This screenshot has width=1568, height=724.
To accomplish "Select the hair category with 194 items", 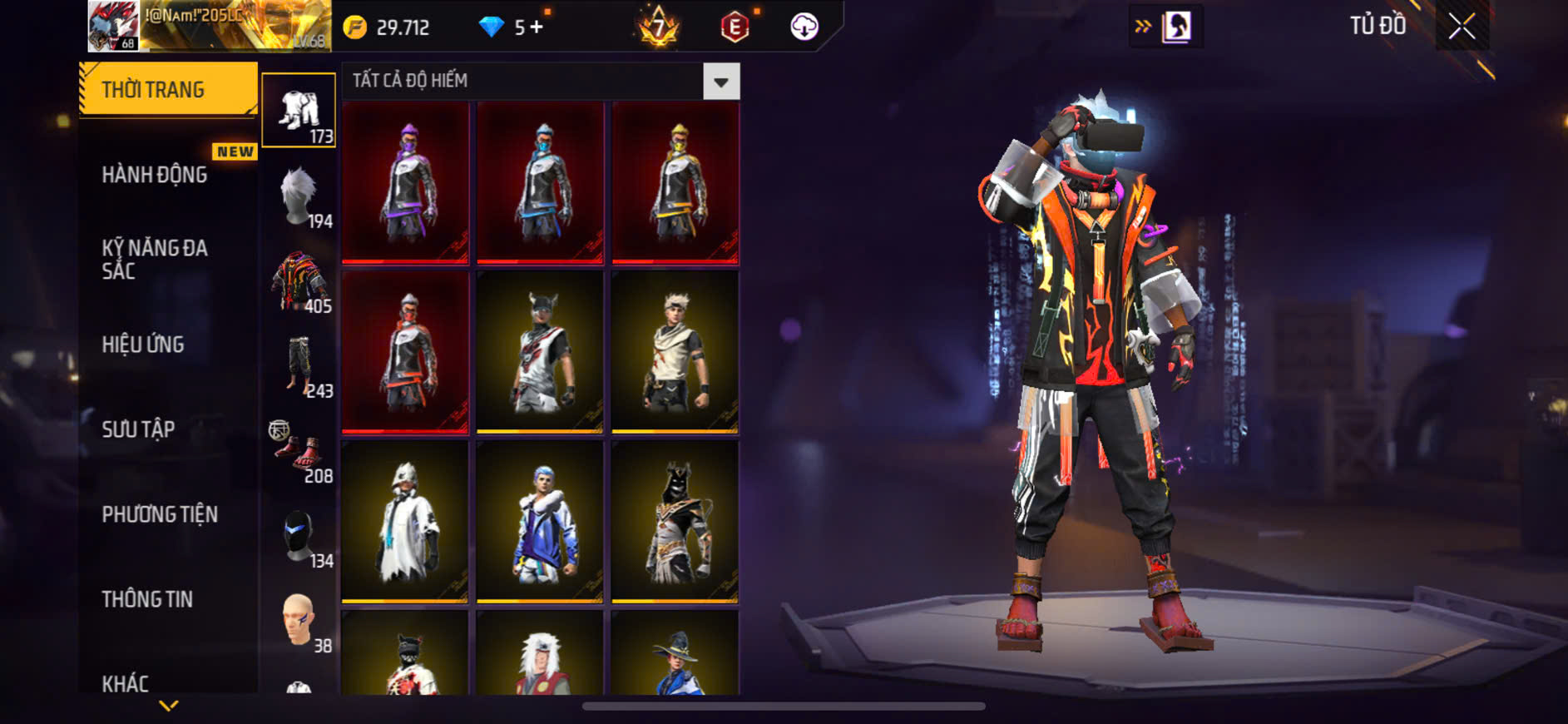I will coord(299,197).
